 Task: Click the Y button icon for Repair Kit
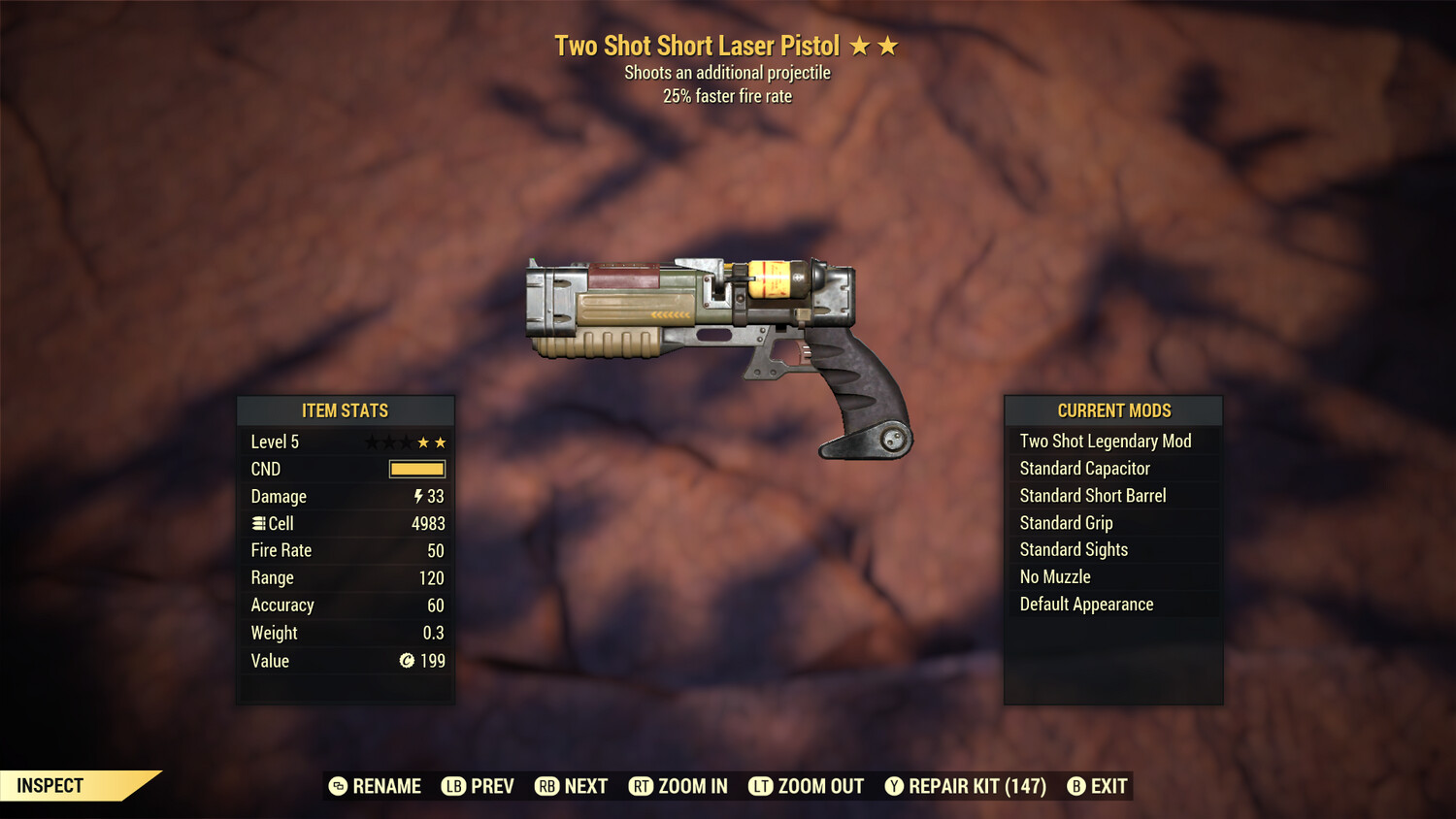(894, 786)
